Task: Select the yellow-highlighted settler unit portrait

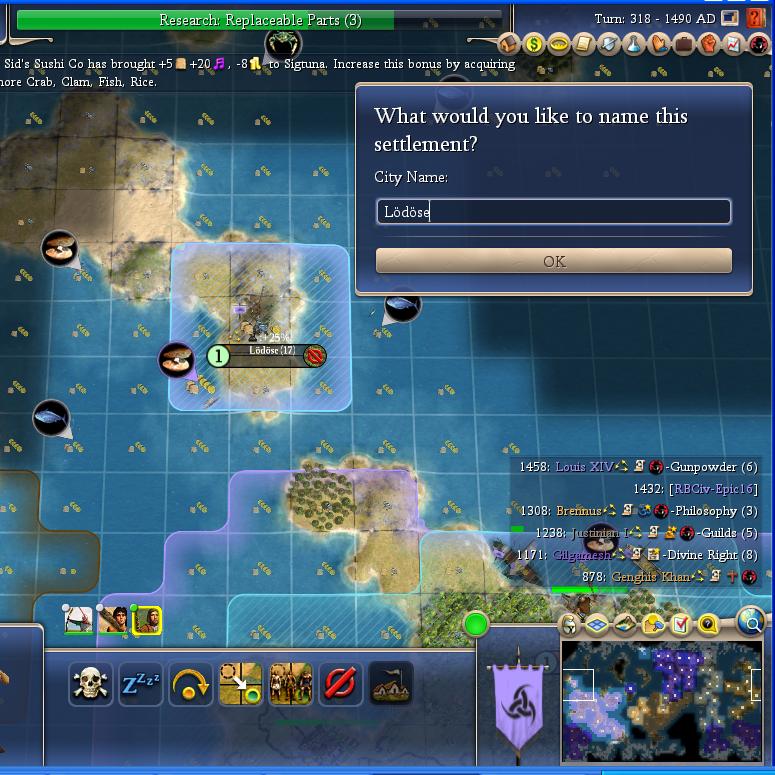Action: pos(147,620)
